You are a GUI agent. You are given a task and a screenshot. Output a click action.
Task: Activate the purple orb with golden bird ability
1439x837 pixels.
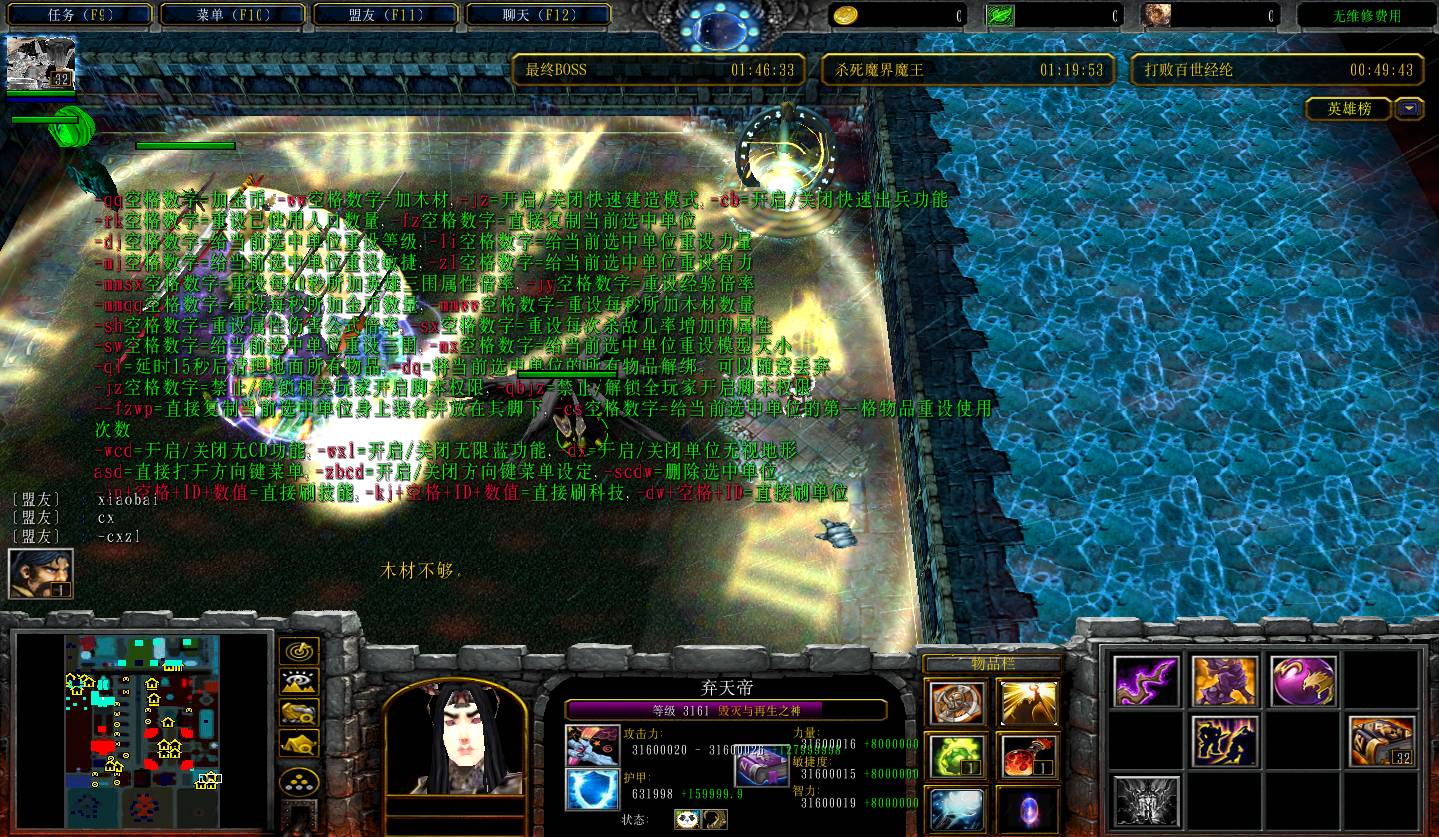1303,681
